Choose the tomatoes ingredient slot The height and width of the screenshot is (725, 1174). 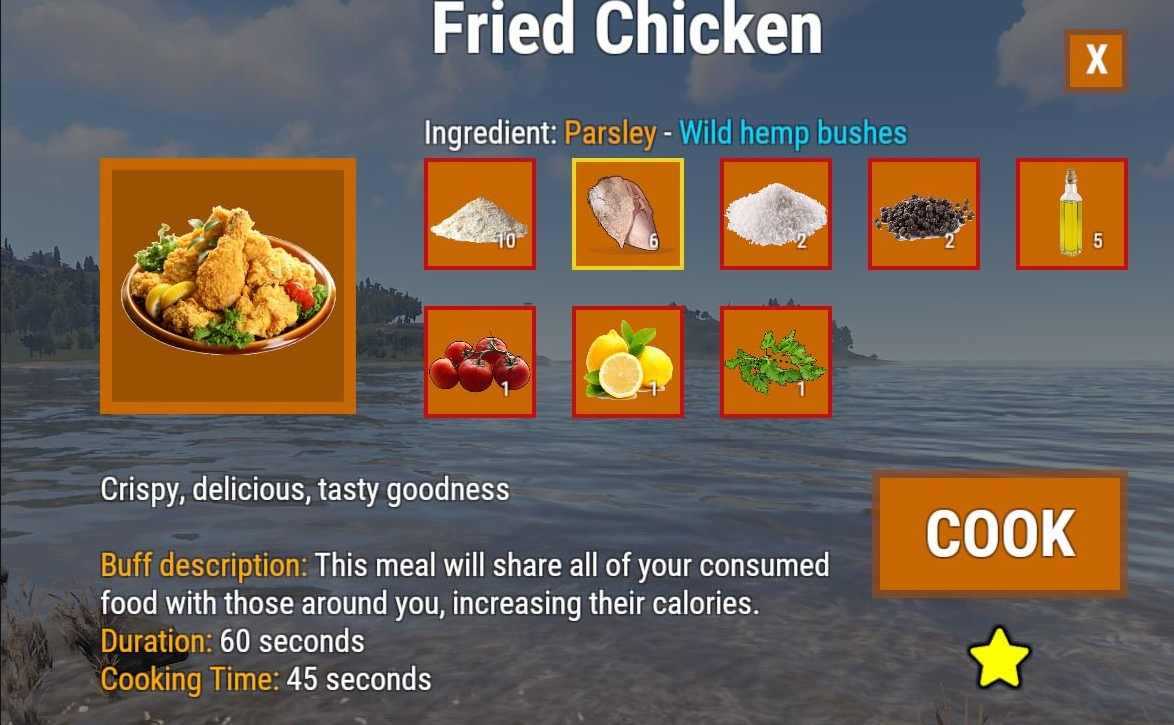480,362
